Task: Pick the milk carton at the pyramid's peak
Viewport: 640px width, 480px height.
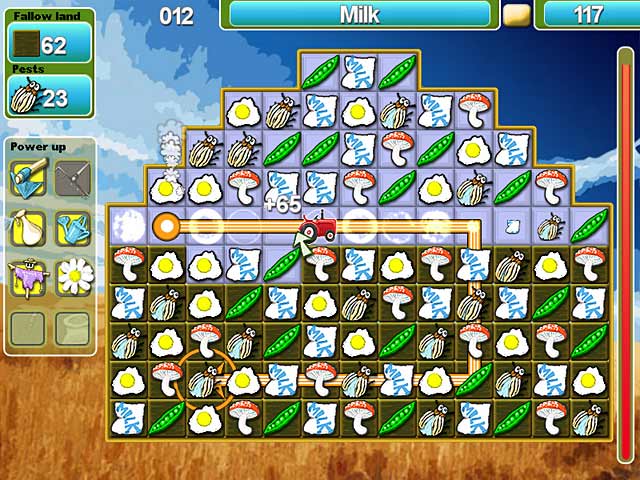Action: [358, 70]
